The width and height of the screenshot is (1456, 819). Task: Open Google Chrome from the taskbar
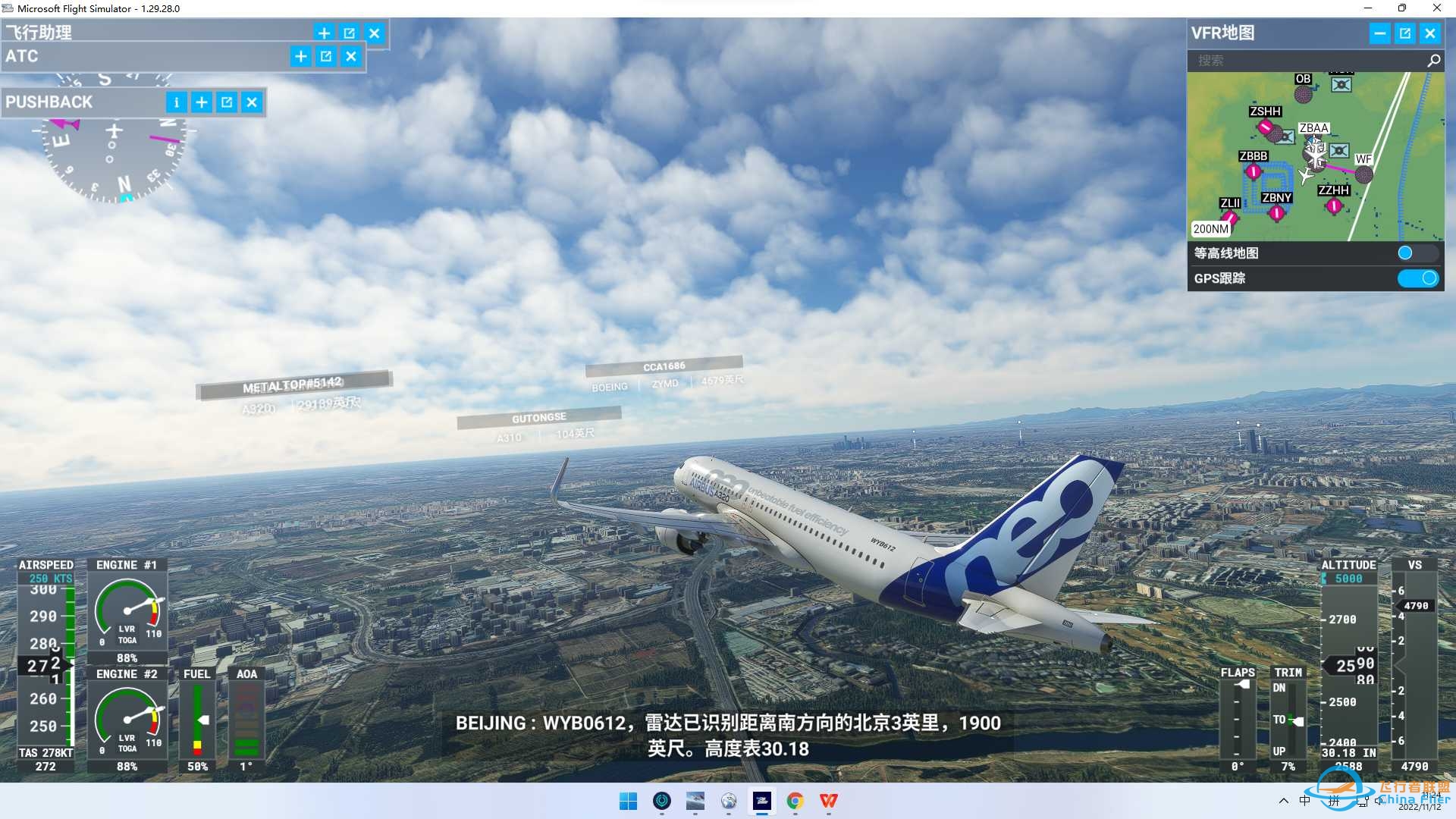(795, 802)
